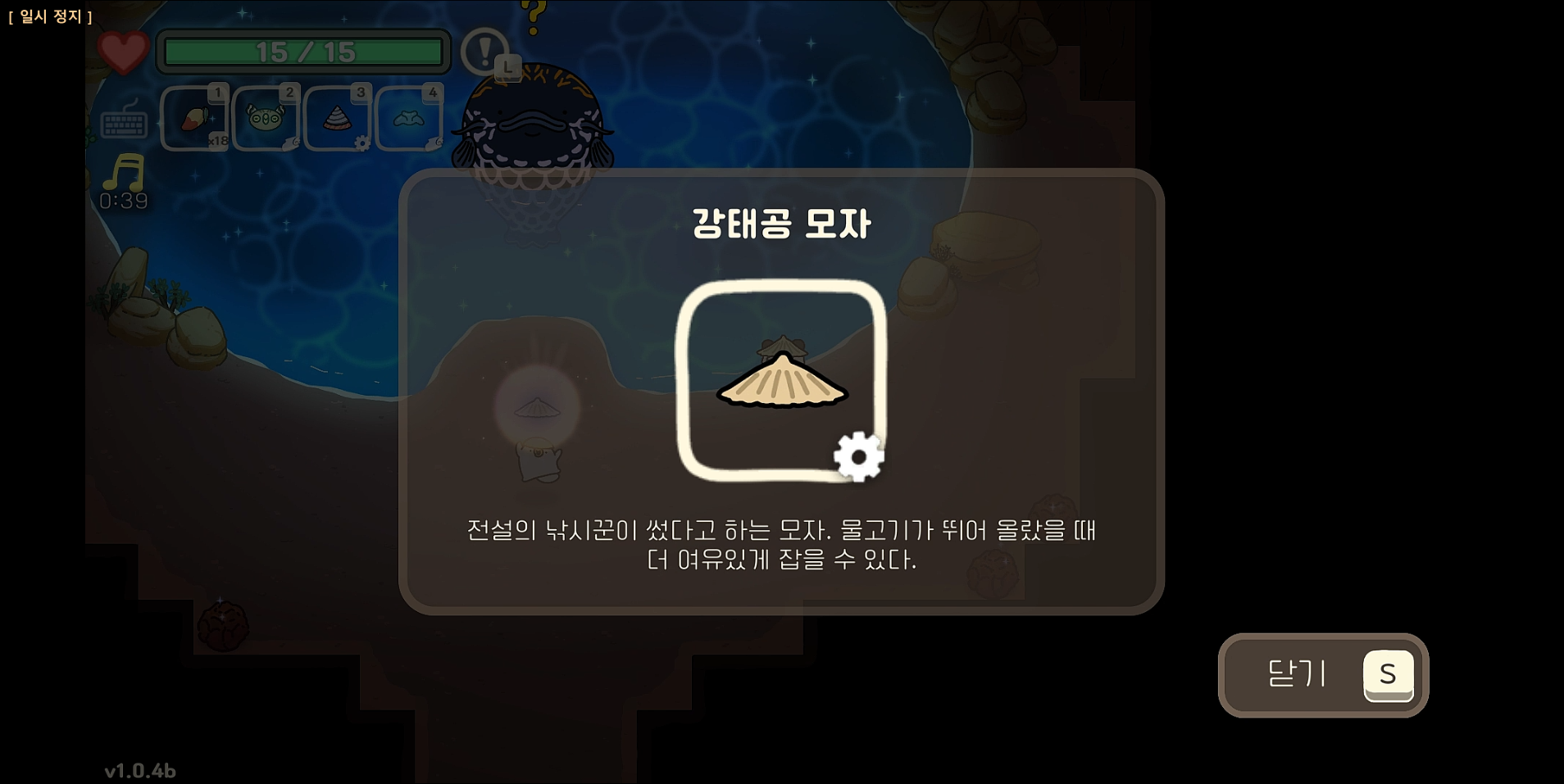
Task: Select the fruit item in hotbar slot 1
Action: point(195,117)
